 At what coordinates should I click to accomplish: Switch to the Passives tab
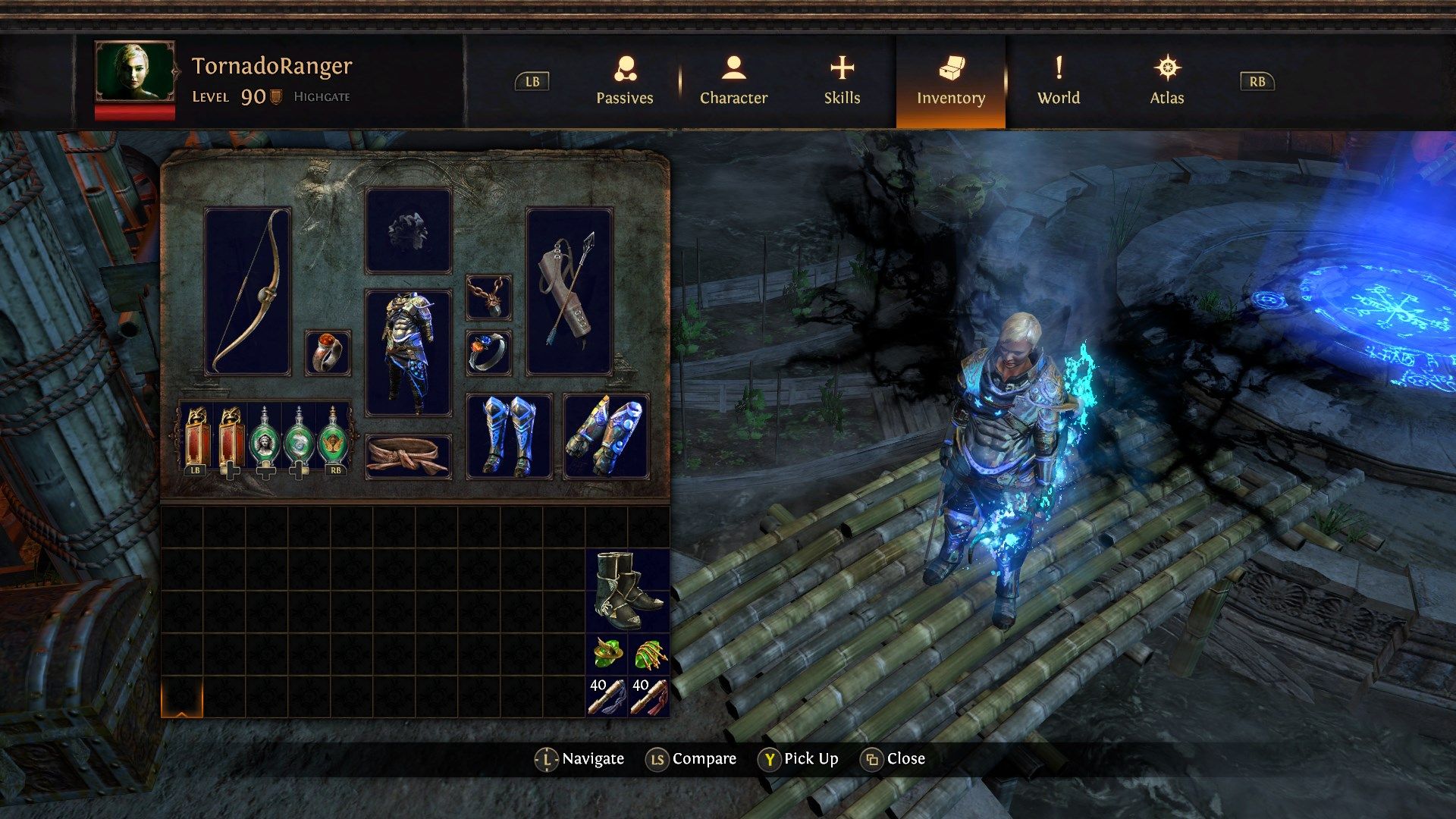click(624, 83)
